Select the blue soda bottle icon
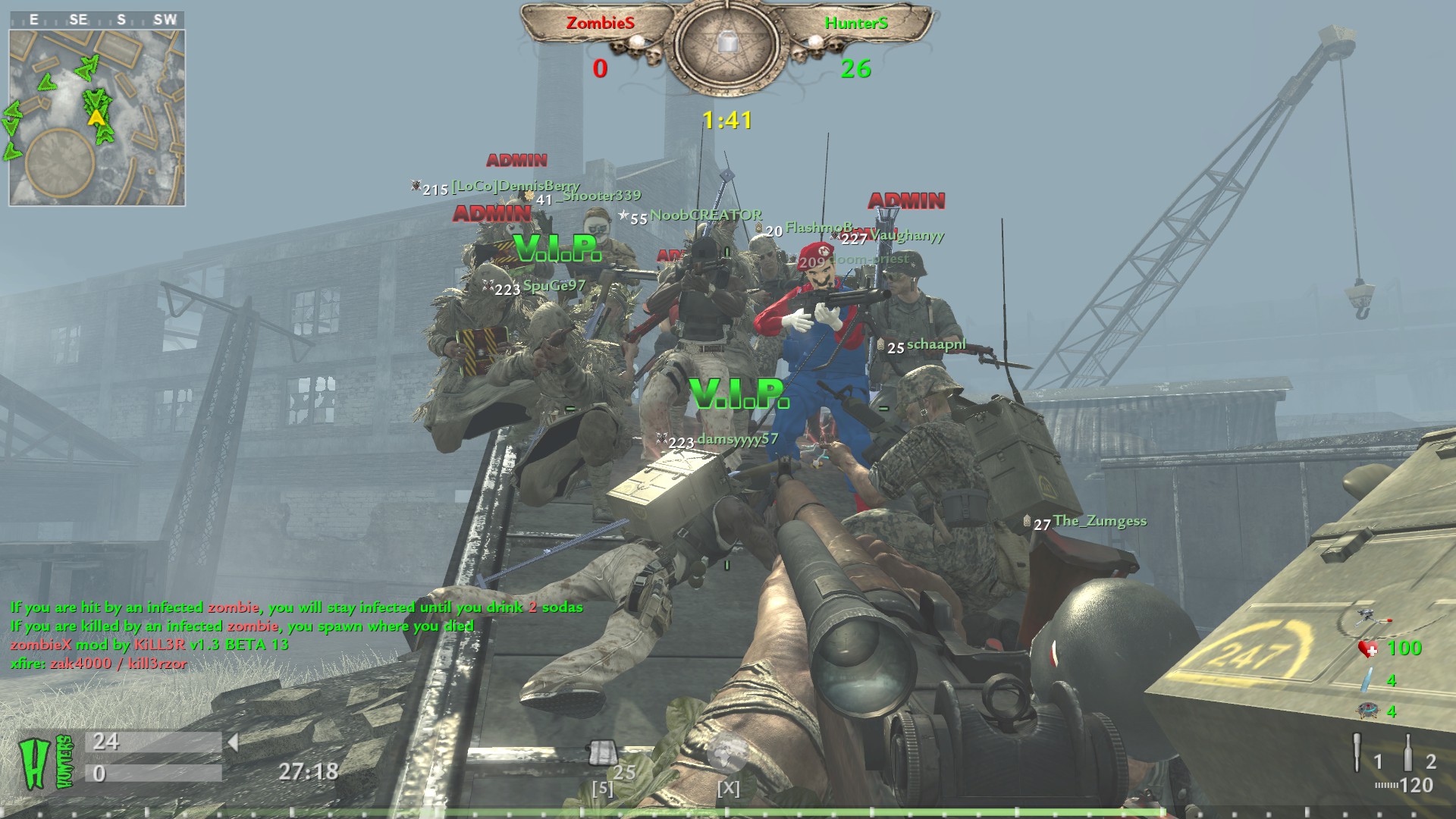 (x=1367, y=680)
